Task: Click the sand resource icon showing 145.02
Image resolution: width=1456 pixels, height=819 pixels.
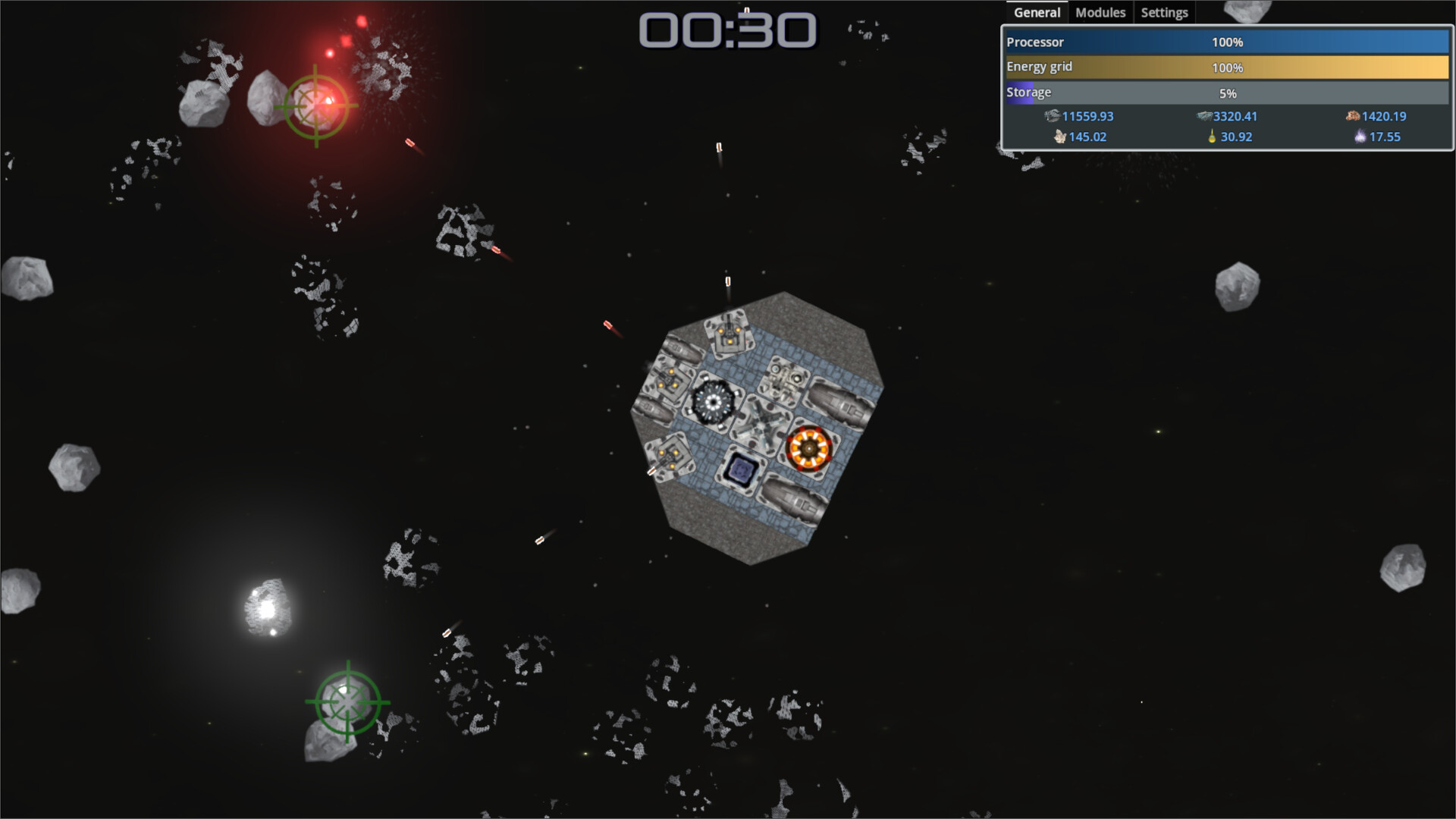Action: [x=1059, y=136]
